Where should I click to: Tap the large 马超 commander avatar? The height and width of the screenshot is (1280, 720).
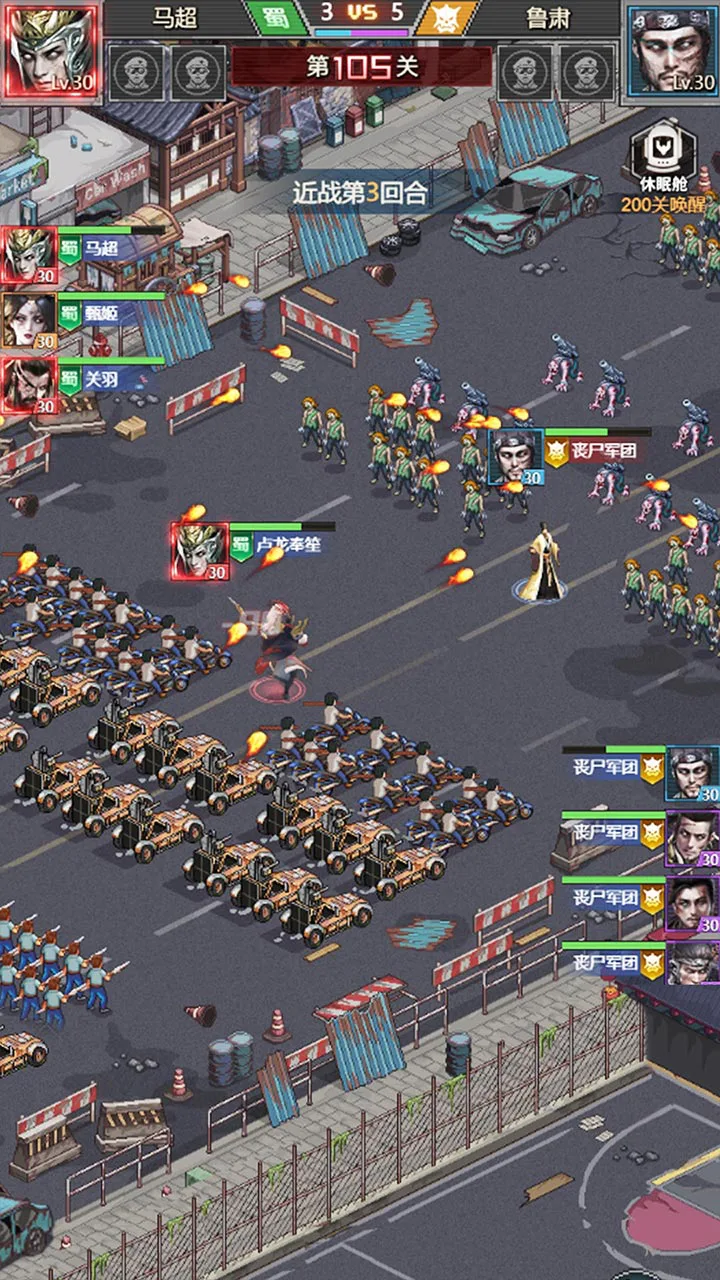52,51
